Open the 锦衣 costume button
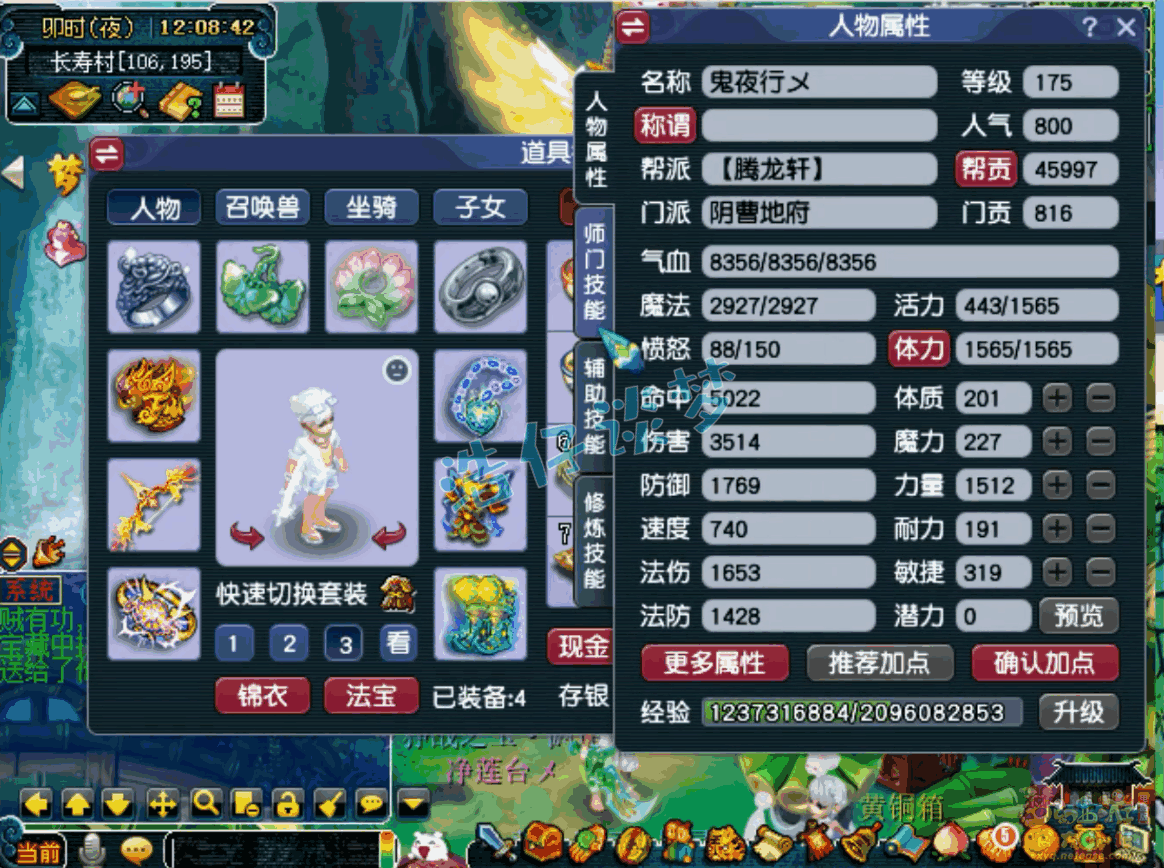1164x868 pixels. point(262,695)
